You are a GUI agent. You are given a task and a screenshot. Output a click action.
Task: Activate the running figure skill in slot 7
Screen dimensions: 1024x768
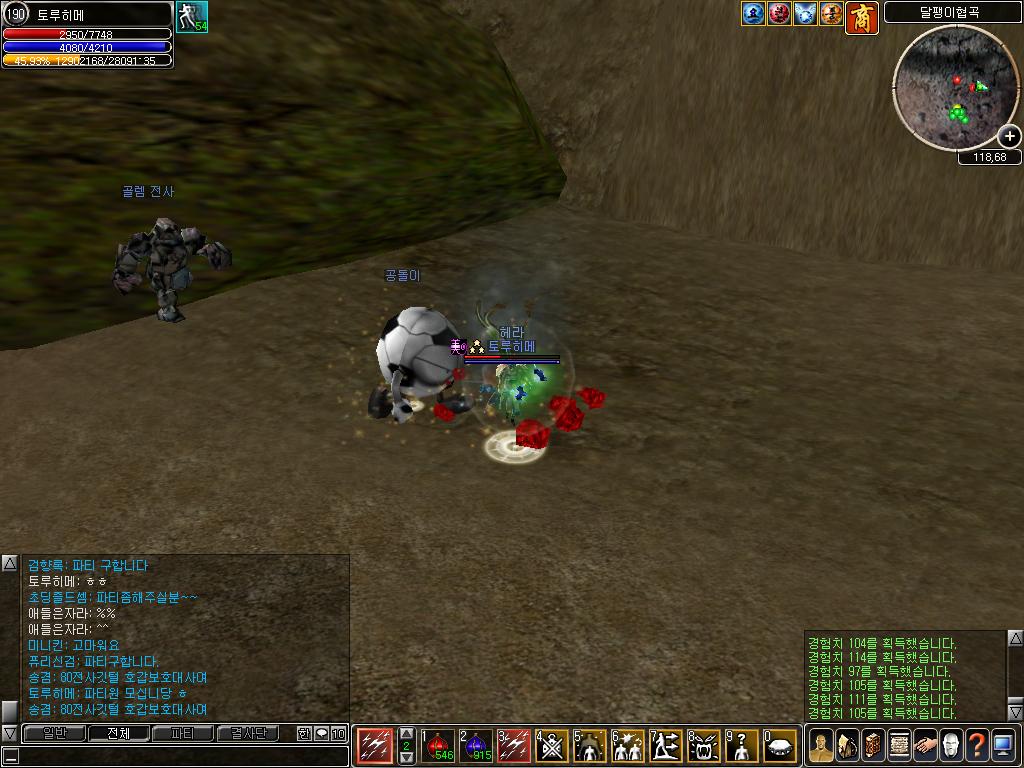(x=666, y=745)
